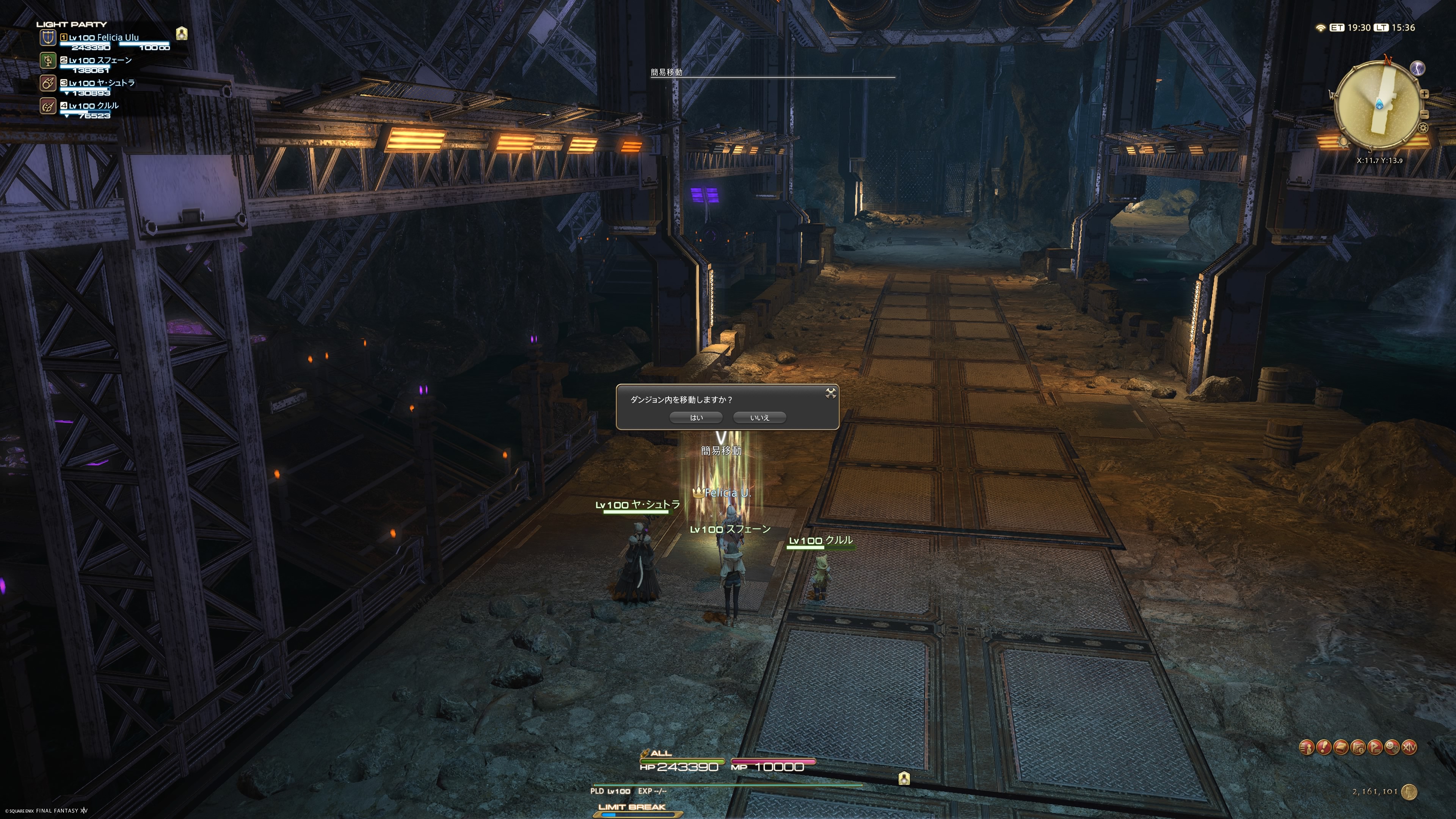Open minimap settings gear
The height and width of the screenshot is (819, 1456).
point(1423,128)
